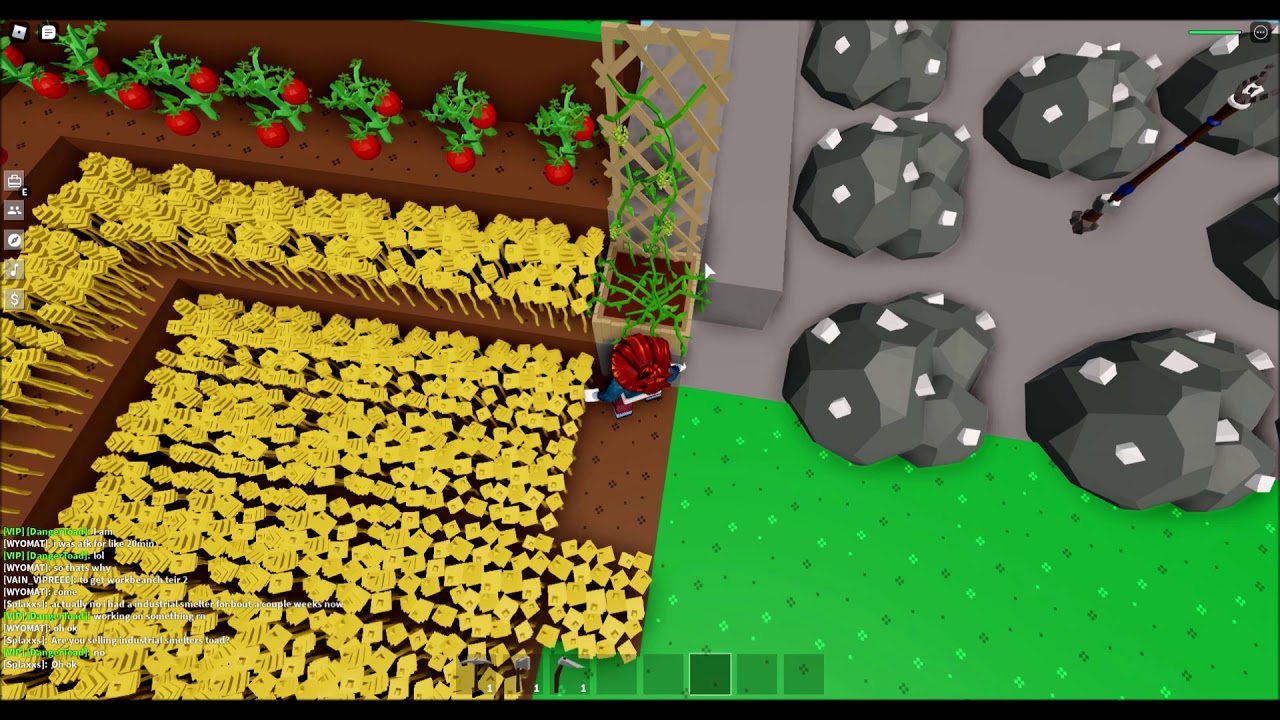
Task: Open the Roblox escape menu via logo
Action: coord(17,30)
